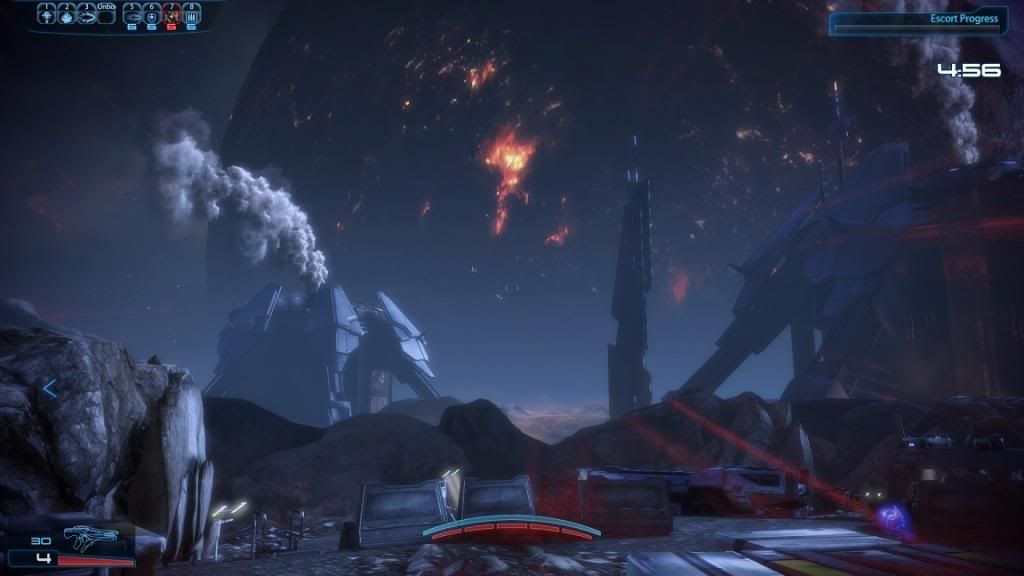Use the blue flame power in slot 2

[x=66, y=15]
